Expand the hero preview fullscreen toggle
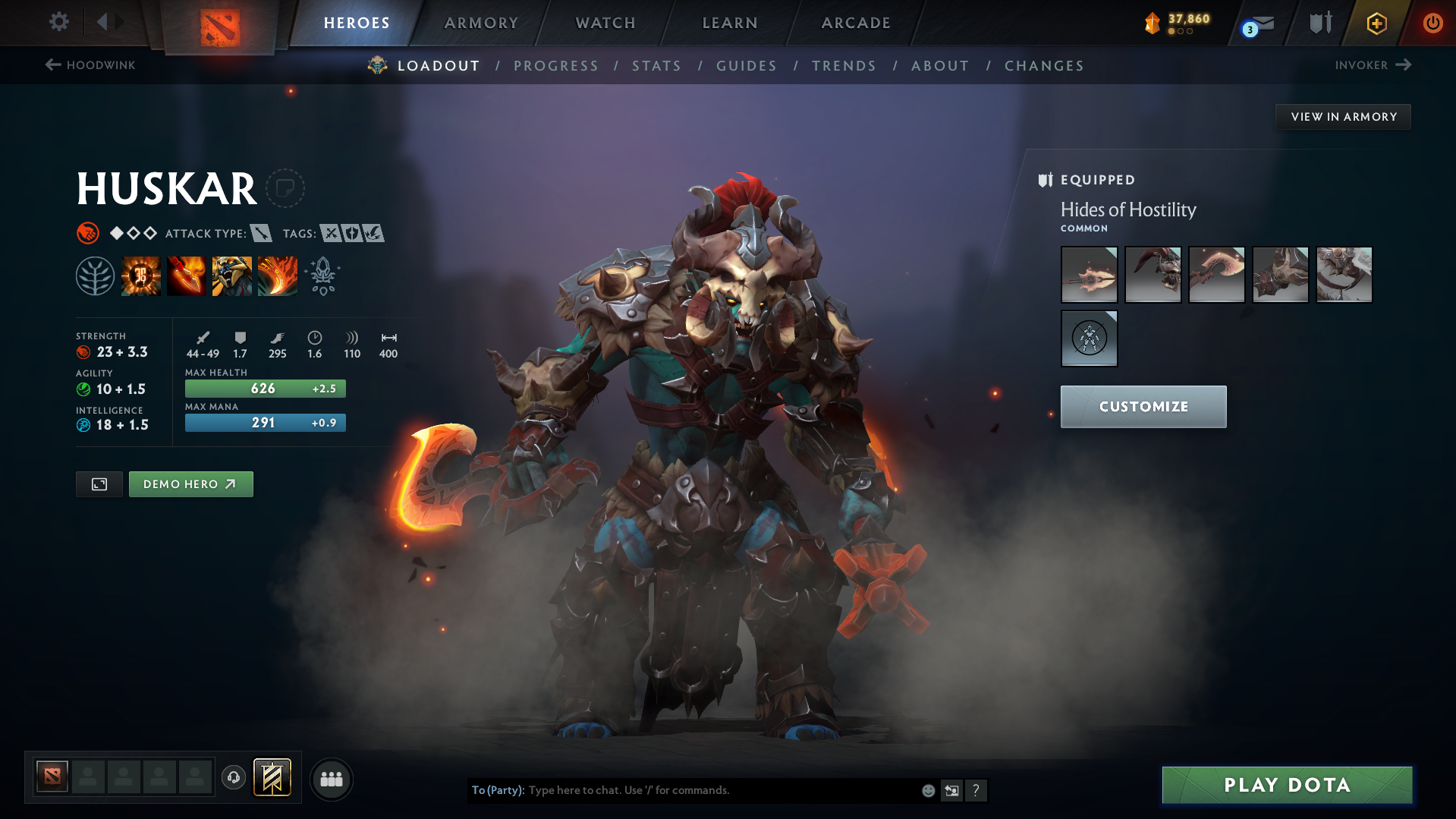 (x=99, y=484)
